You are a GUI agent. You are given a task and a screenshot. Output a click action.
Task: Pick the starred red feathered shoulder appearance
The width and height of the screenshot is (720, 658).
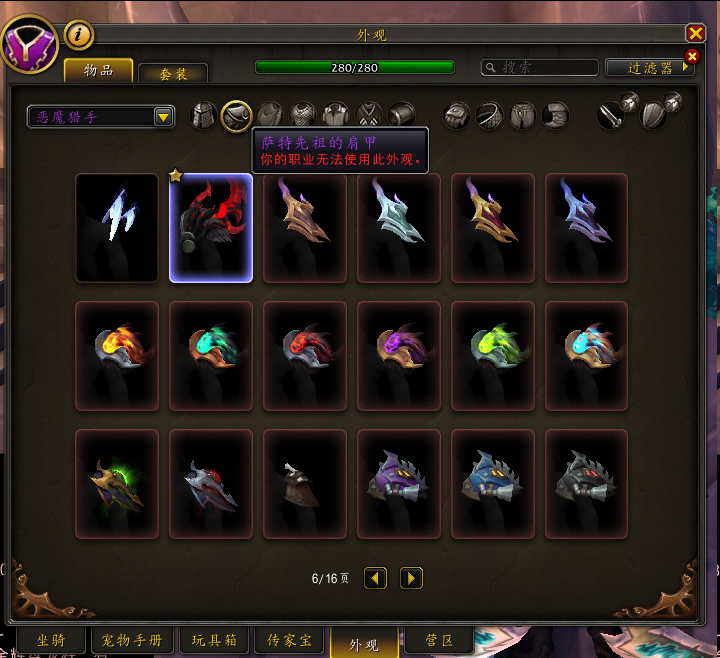(211, 228)
